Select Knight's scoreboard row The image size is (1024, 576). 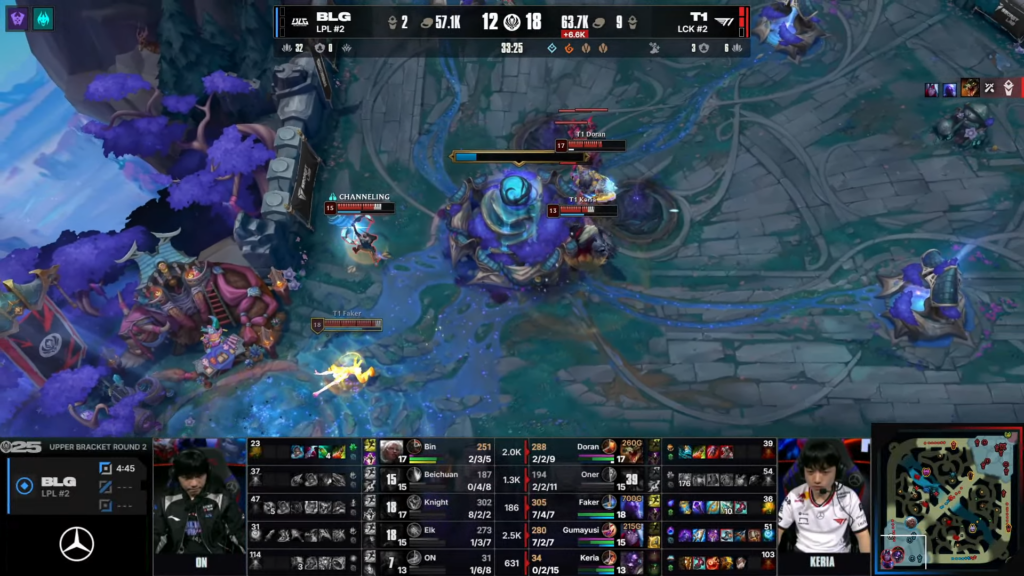tap(440, 507)
